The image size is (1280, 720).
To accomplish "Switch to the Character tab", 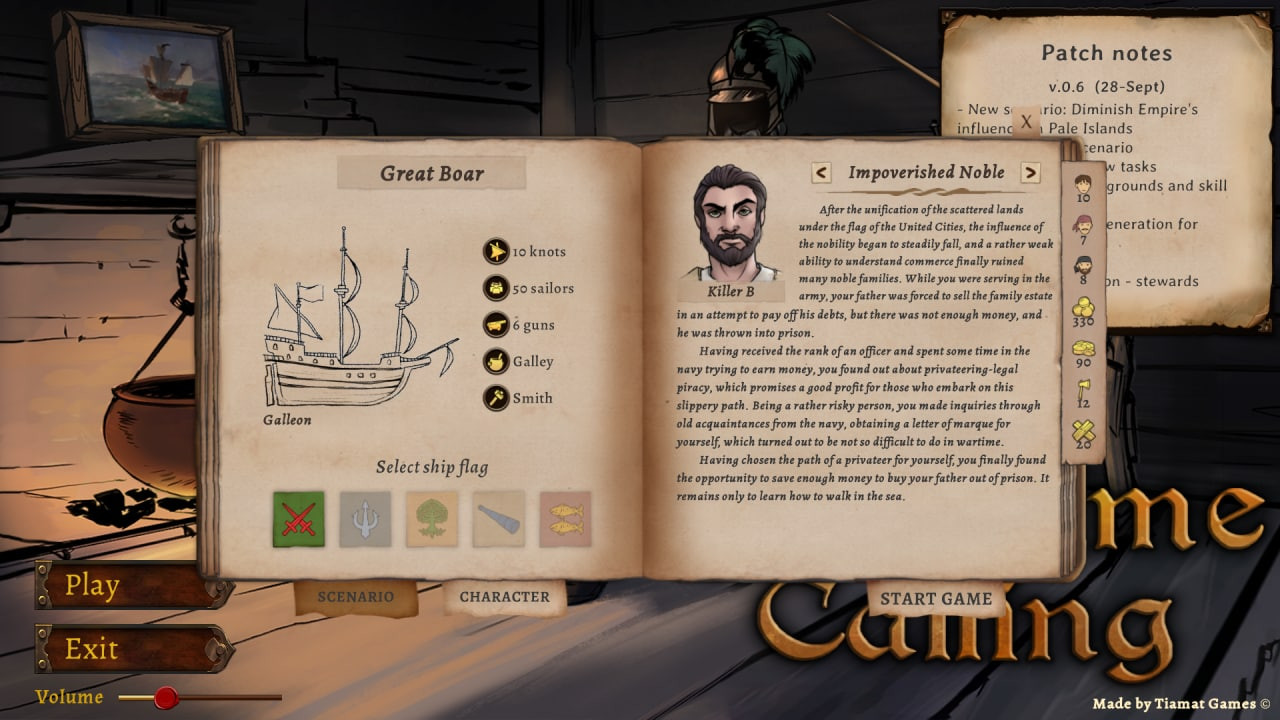I will click(504, 595).
